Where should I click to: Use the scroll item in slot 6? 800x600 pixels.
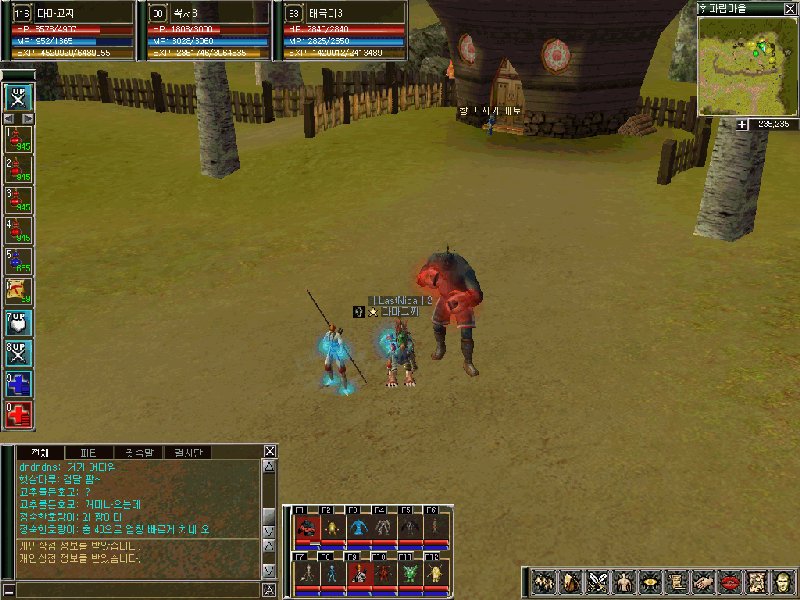(20, 292)
